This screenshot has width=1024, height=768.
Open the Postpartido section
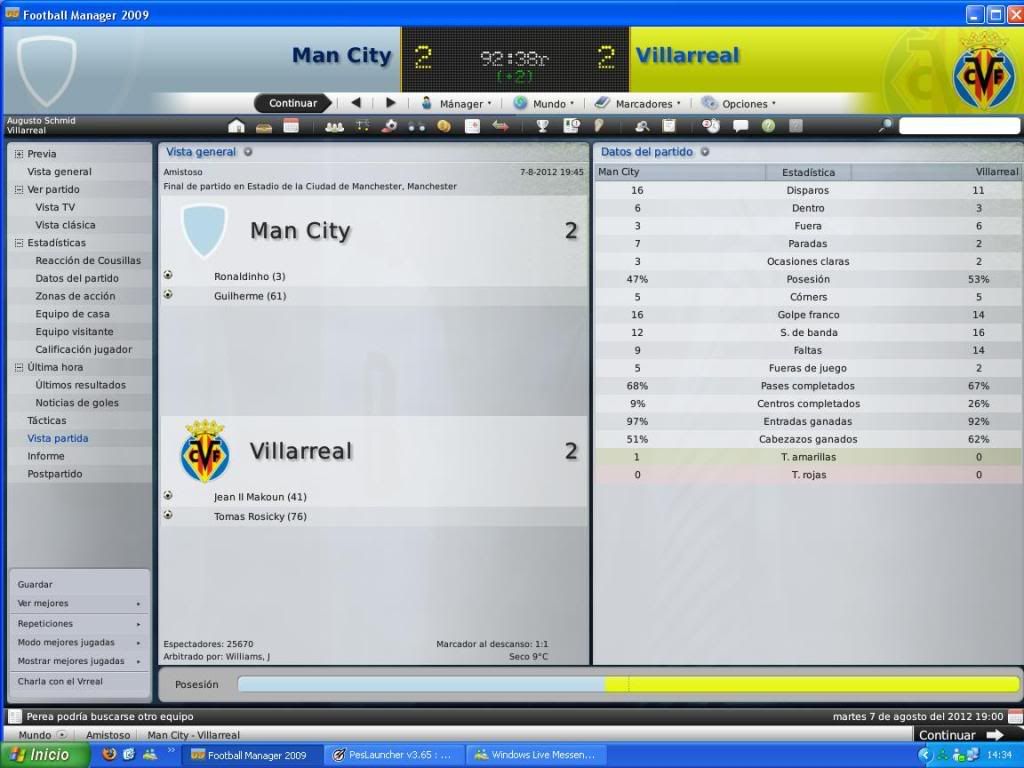point(55,474)
